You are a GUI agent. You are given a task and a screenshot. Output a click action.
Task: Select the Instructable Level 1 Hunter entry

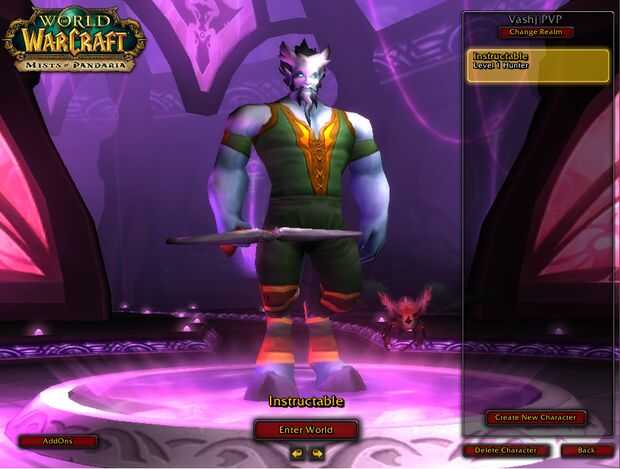click(538, 65)
